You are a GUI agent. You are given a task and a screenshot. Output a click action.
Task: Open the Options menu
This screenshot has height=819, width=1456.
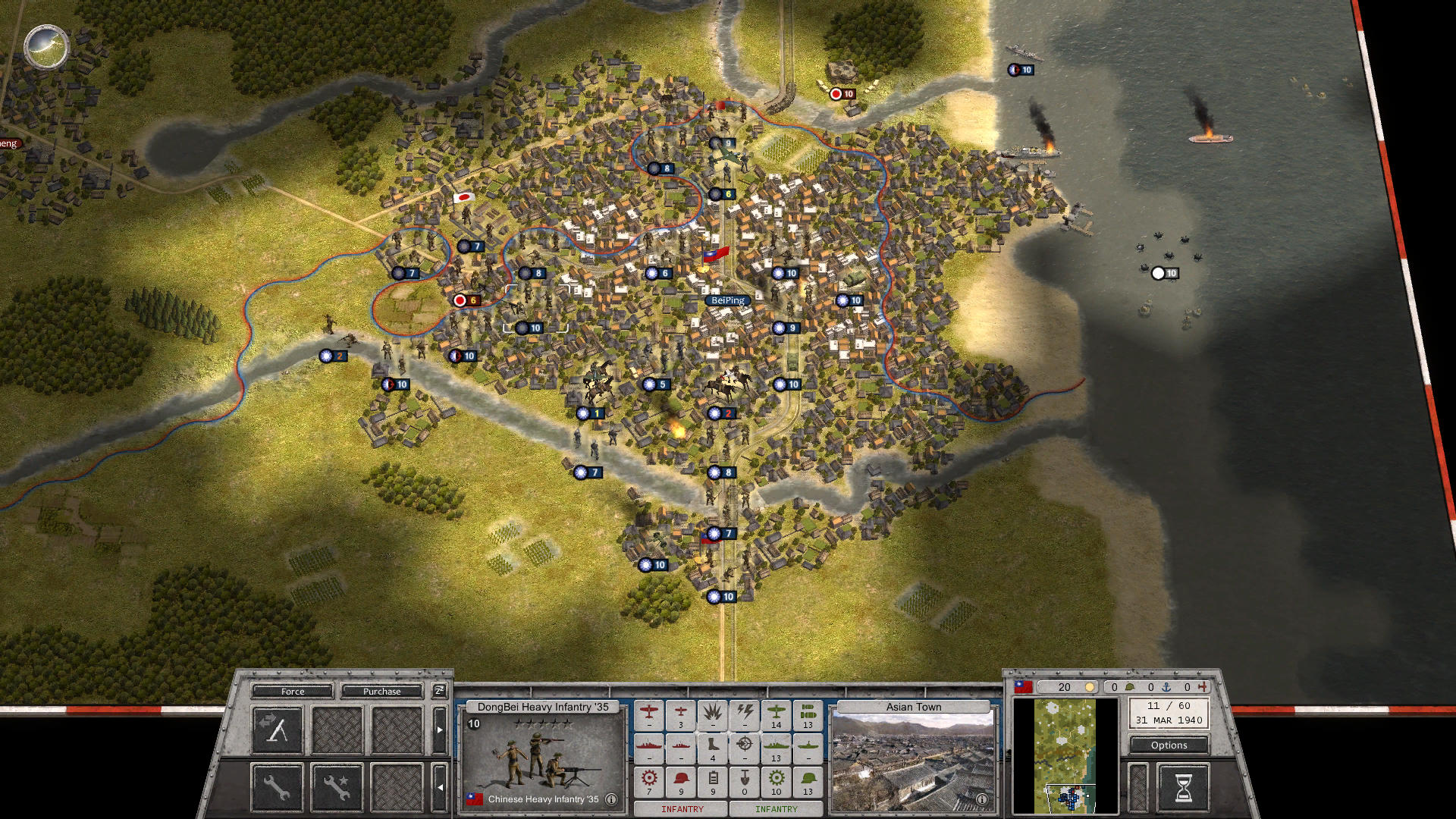pyautogui.click(x=1169, y=745)
